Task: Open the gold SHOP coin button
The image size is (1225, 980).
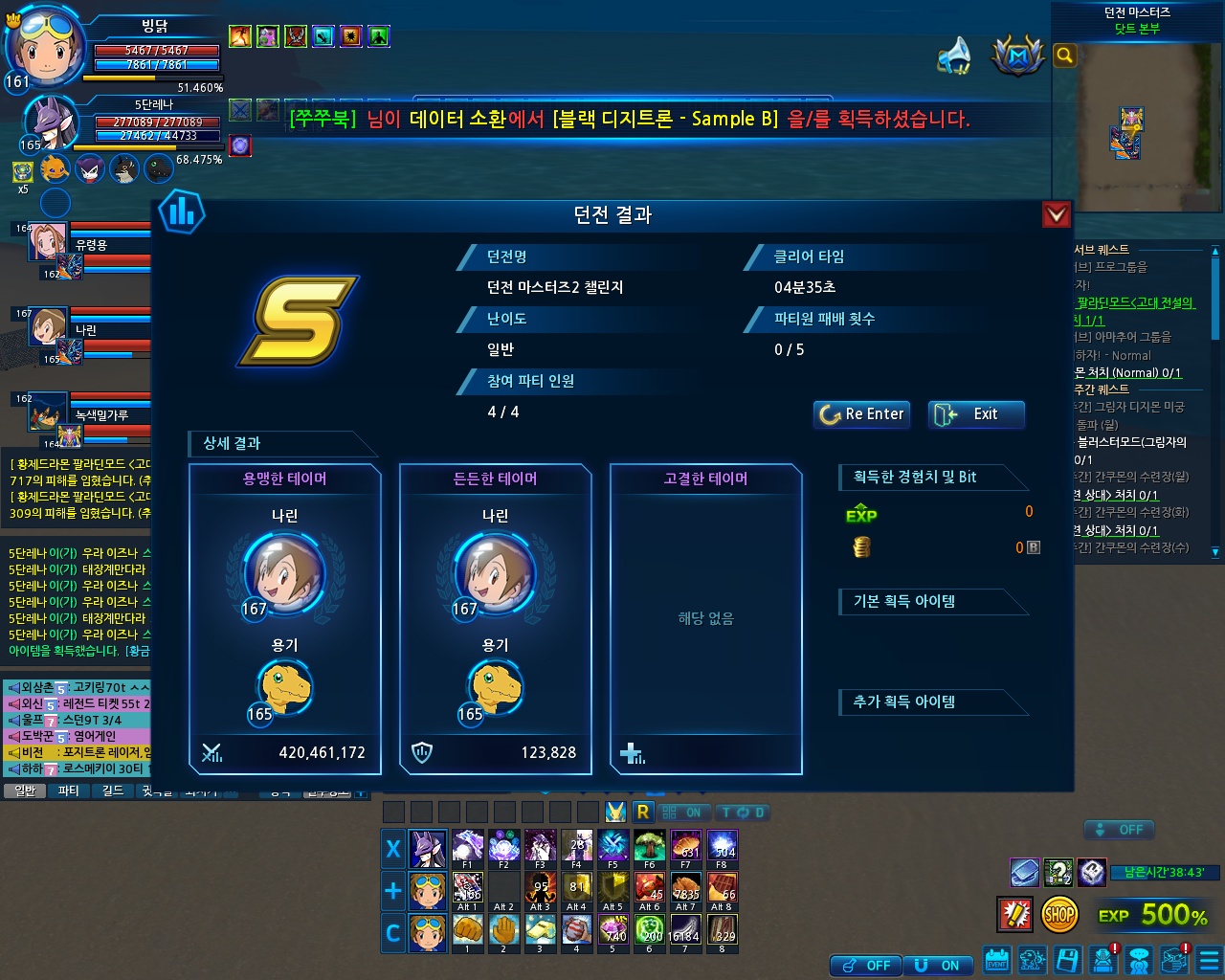Action: [x=1059, y=915]
